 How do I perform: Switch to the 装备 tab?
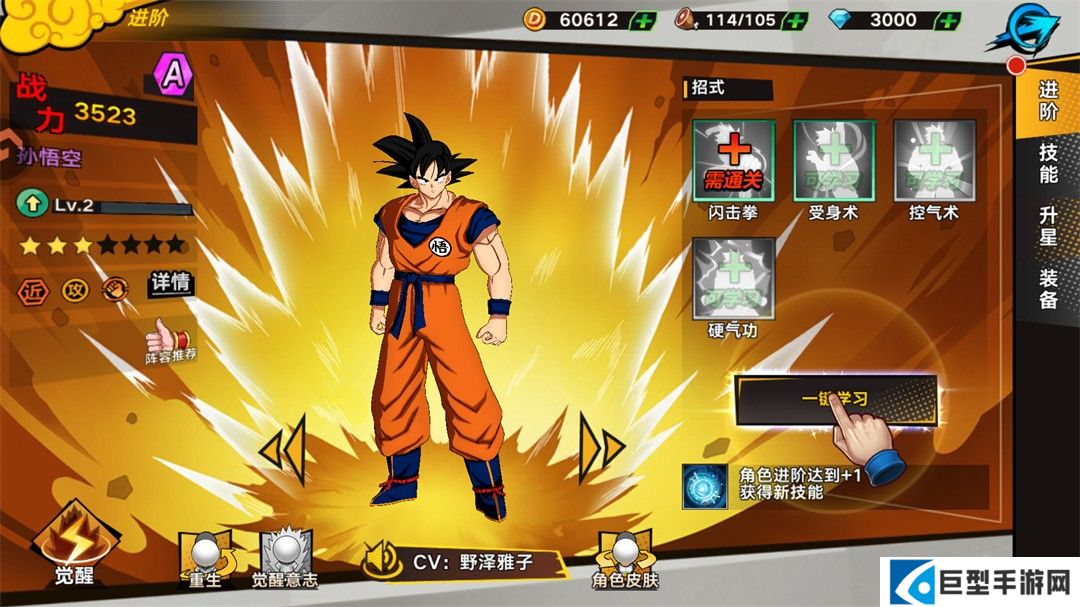tap(1048, 290)
